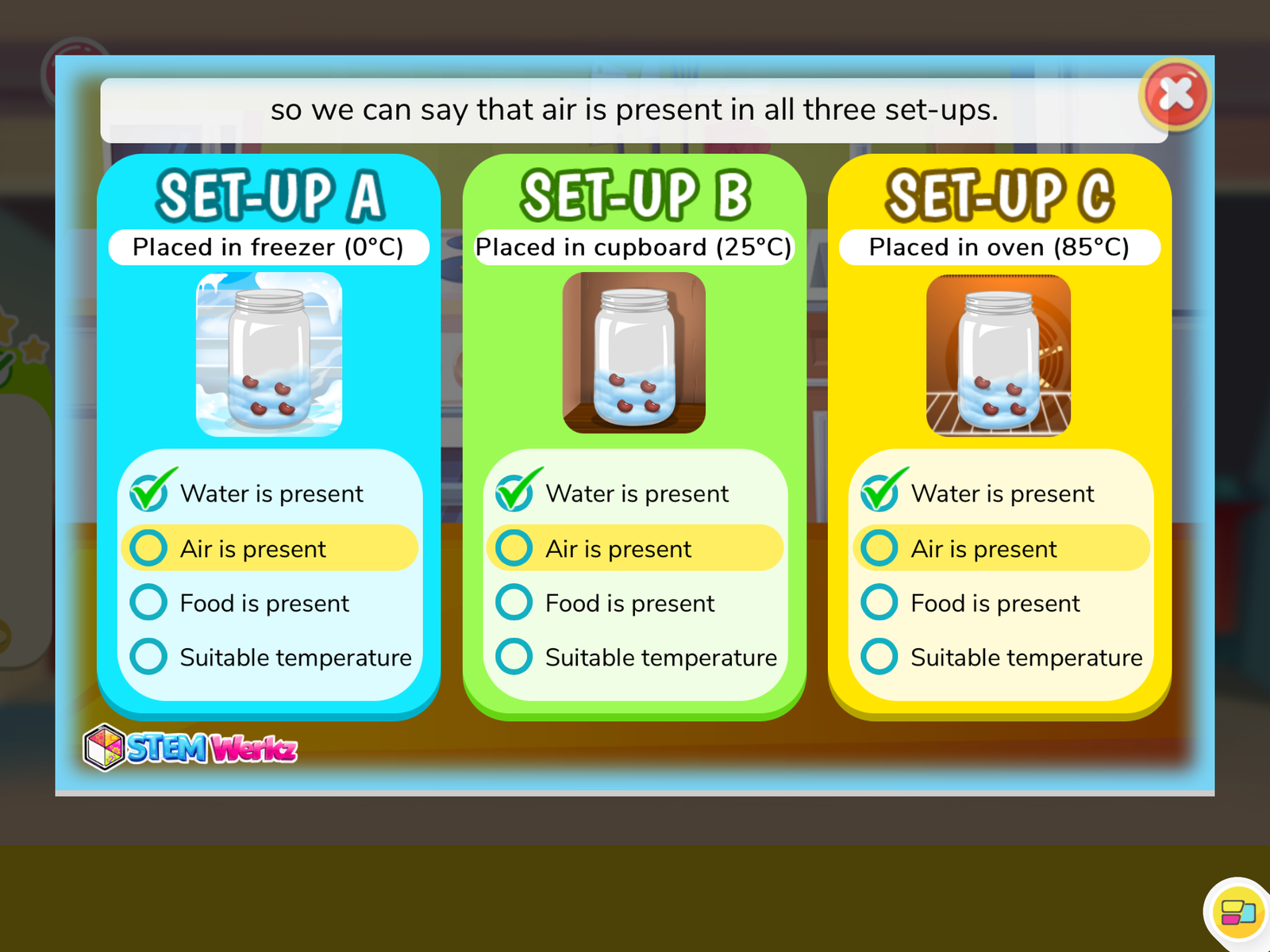Screen dimensions: 1270x952
Task: Click the jar in the freezer image
Action: [269, 359]
